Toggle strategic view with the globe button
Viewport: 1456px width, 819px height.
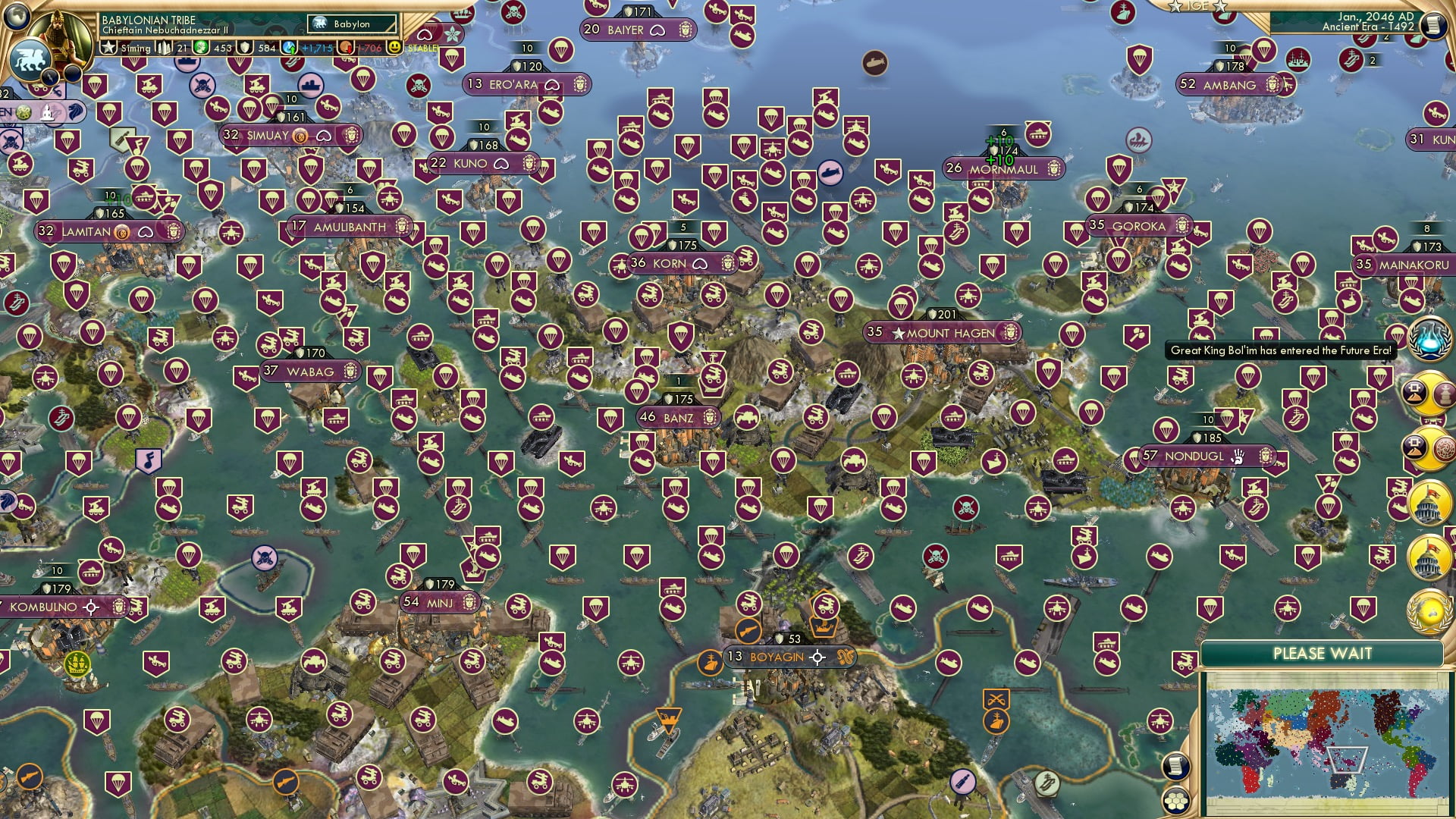pyautogui.click(x=16, y=16)
